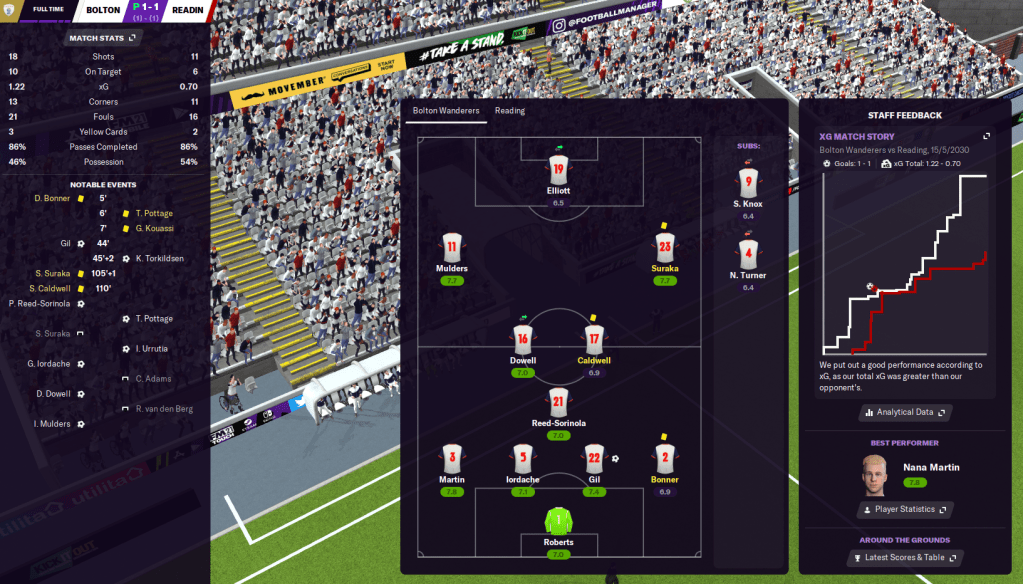Select centre back Iordache
Viewport: 1023px width, 584px height.
click(522, 459)
